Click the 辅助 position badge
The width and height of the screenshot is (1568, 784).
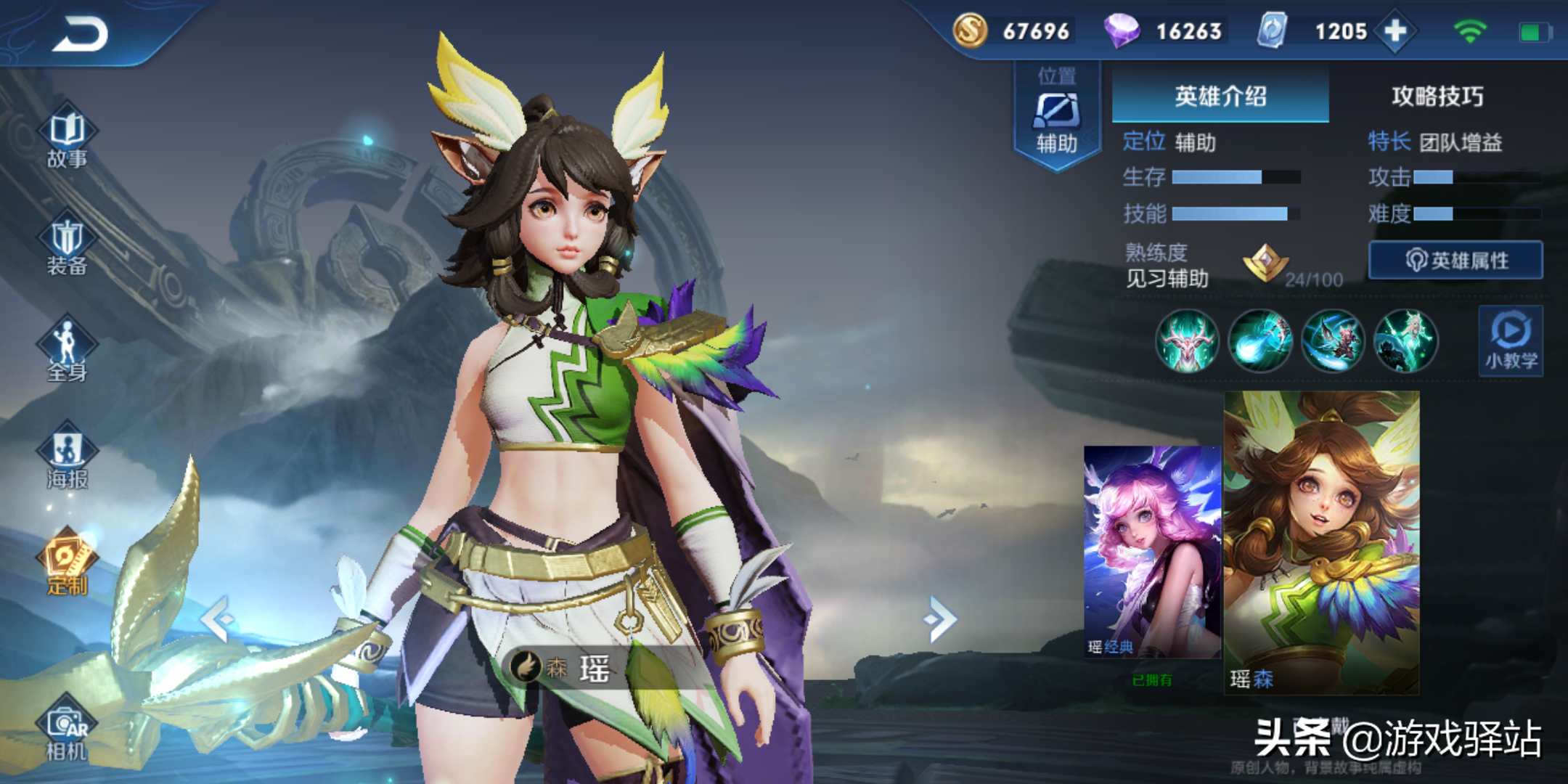tap(1057, 115)
